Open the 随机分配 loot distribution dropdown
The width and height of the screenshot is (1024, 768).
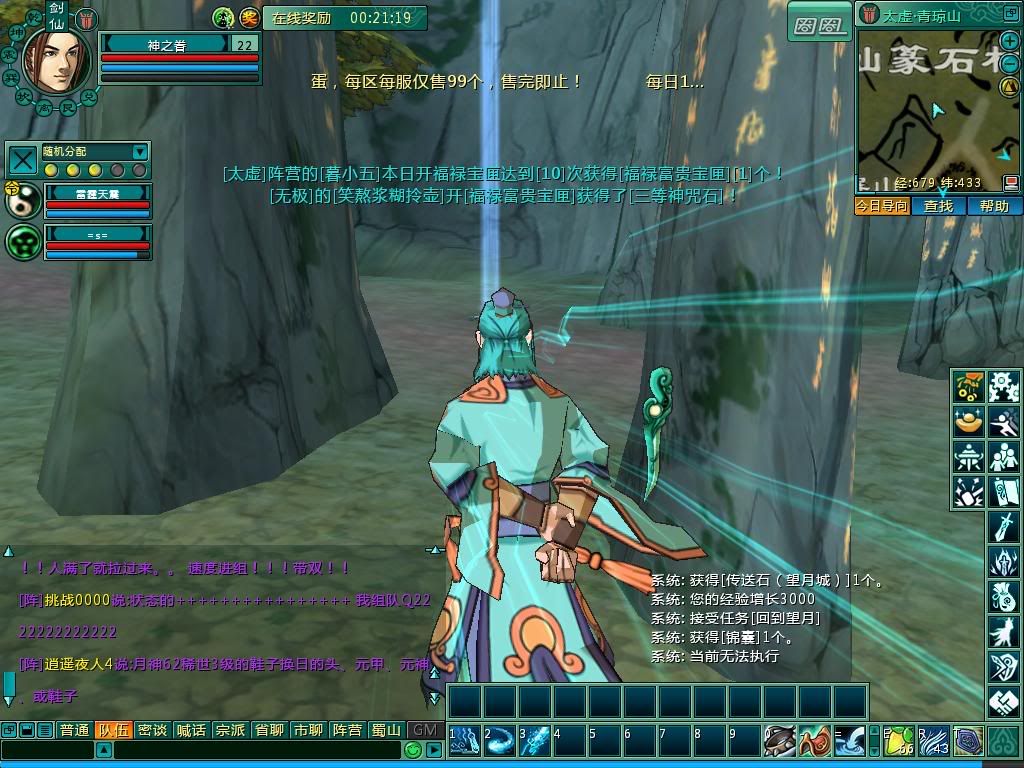[139, 152]
